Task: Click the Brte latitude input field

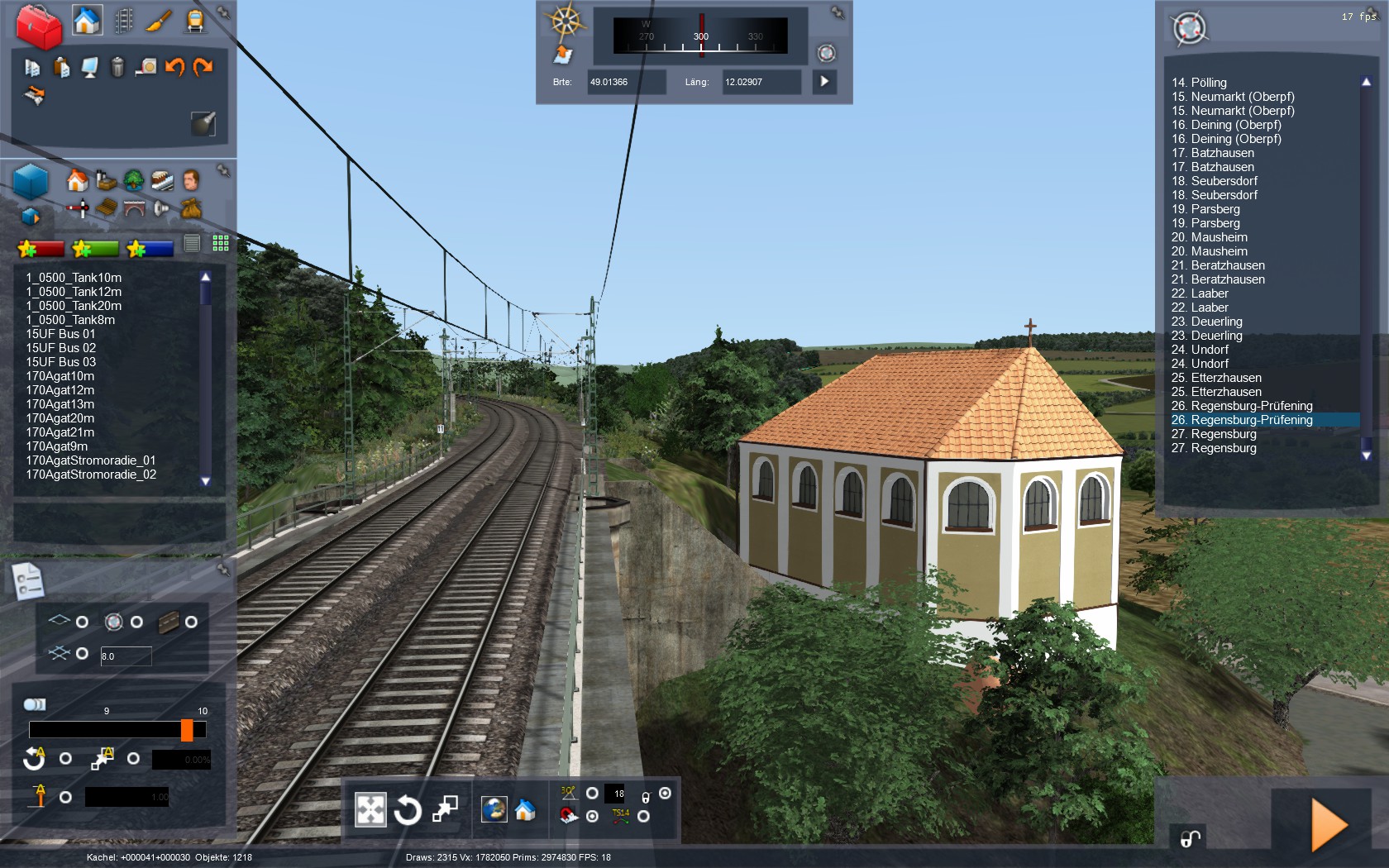Action: pyautogui.click(x=625, y=82)
